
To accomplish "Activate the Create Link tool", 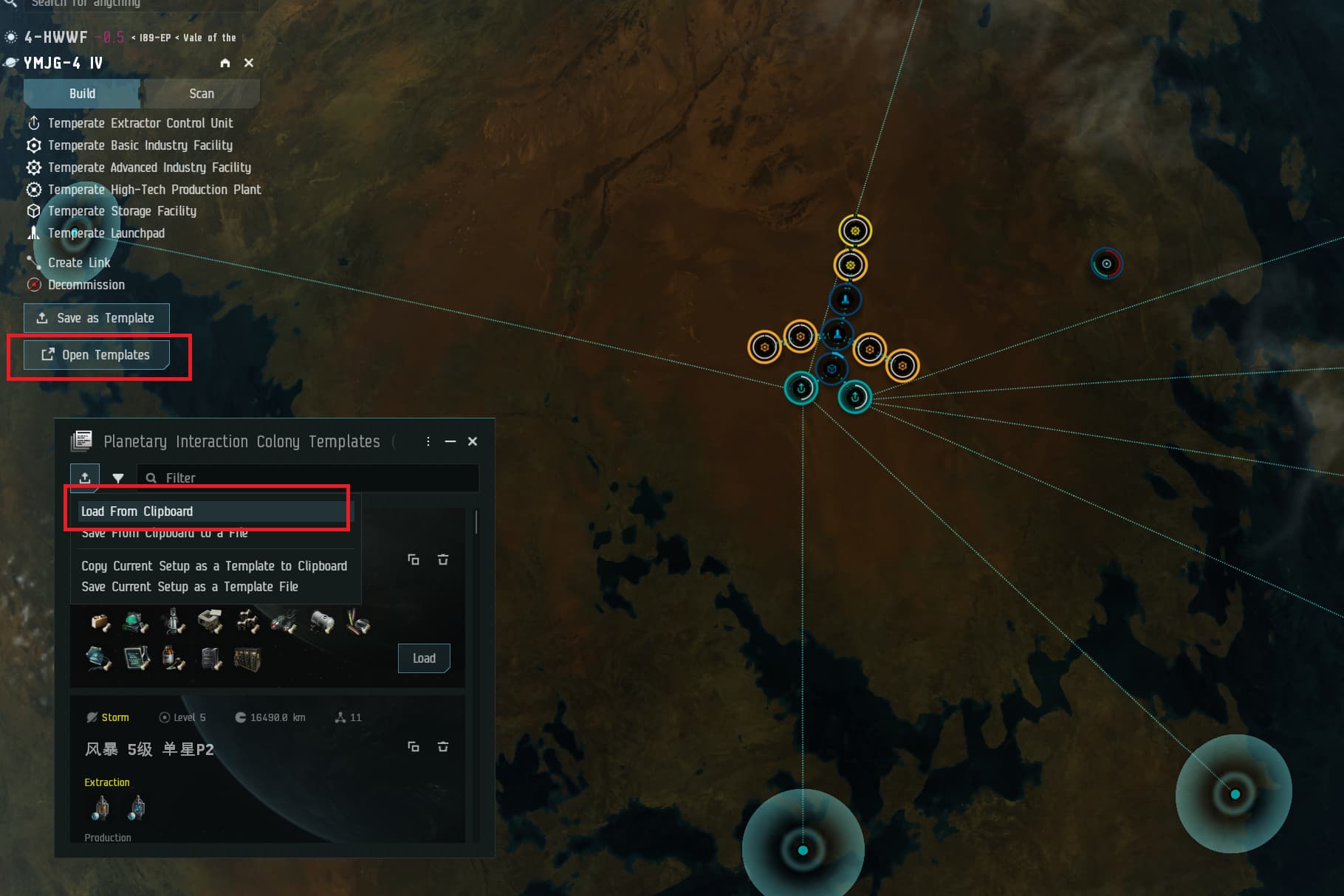I will tap(78, 263).
